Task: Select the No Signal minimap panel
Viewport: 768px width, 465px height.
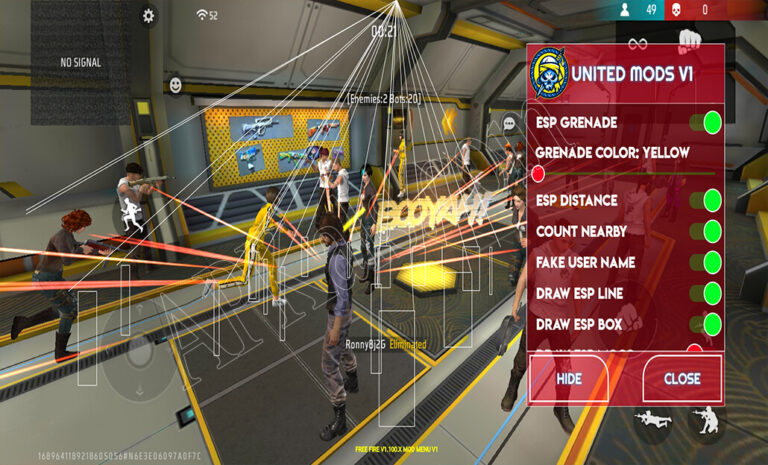Action: pos(80,62)
